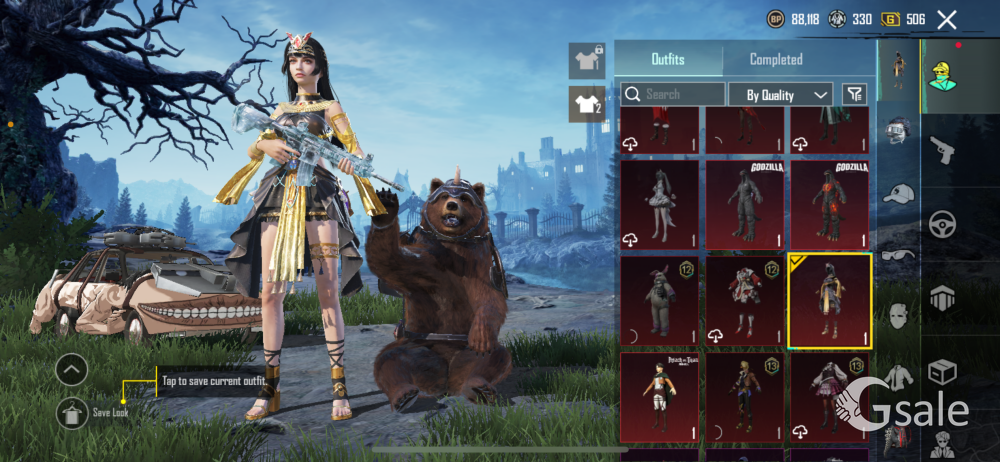Select the bunny costume outfit
Viewport: 1000px width, 462px height.
(x=659, y=300)
